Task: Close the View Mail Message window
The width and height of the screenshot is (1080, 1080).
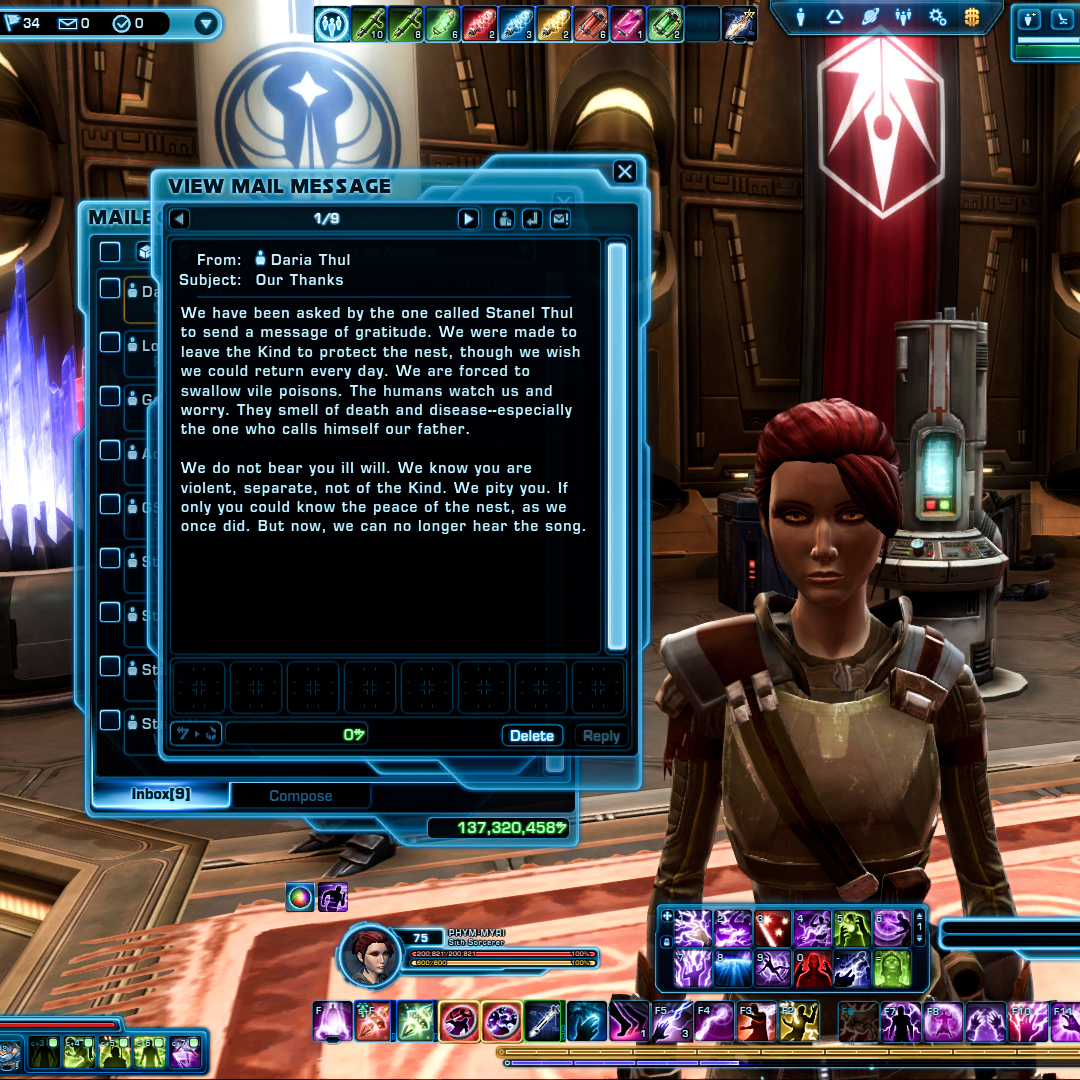Action: point(625,172)
